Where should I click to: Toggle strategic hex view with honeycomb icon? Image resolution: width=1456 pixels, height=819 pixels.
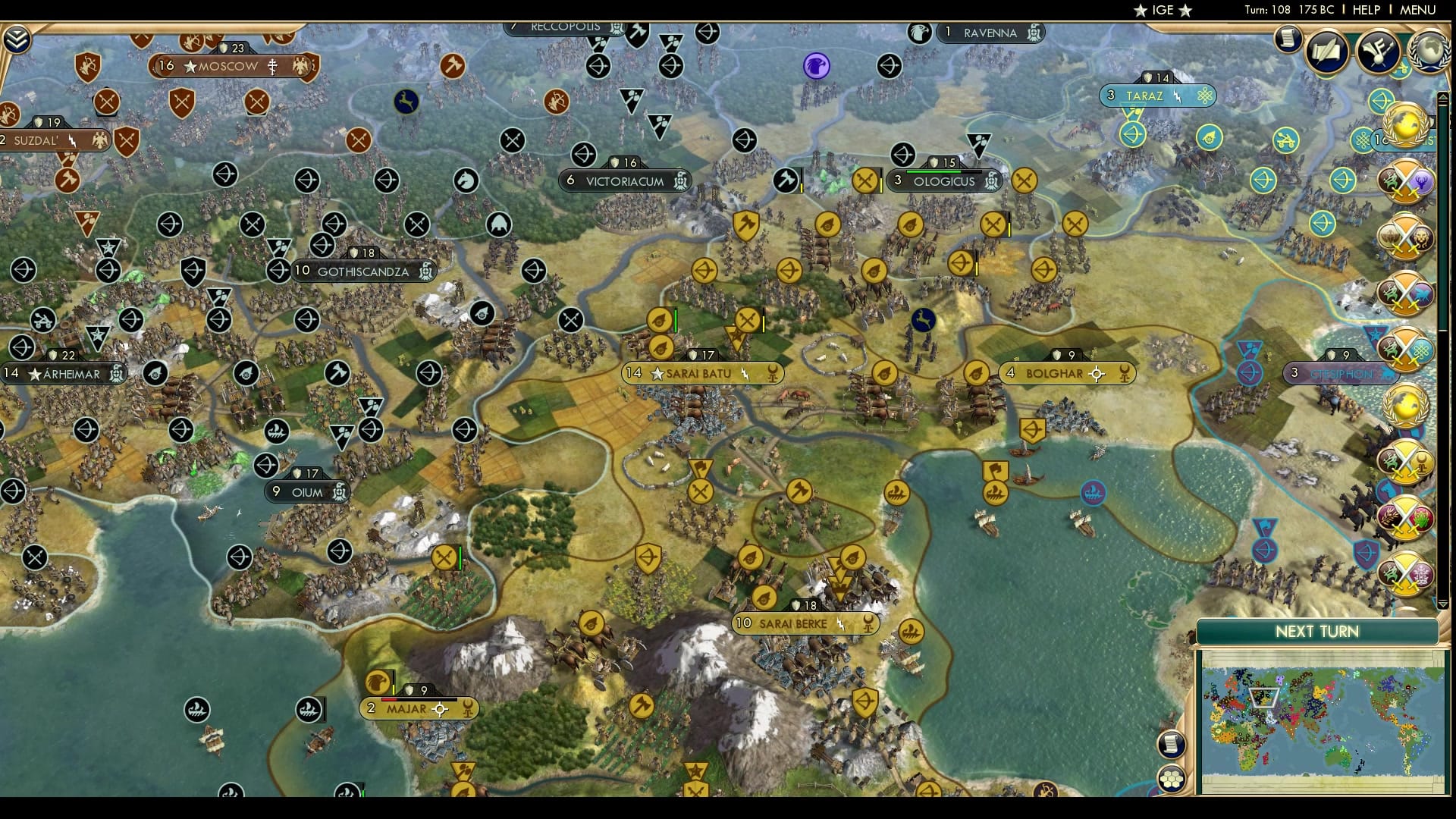click(1172, 778)
